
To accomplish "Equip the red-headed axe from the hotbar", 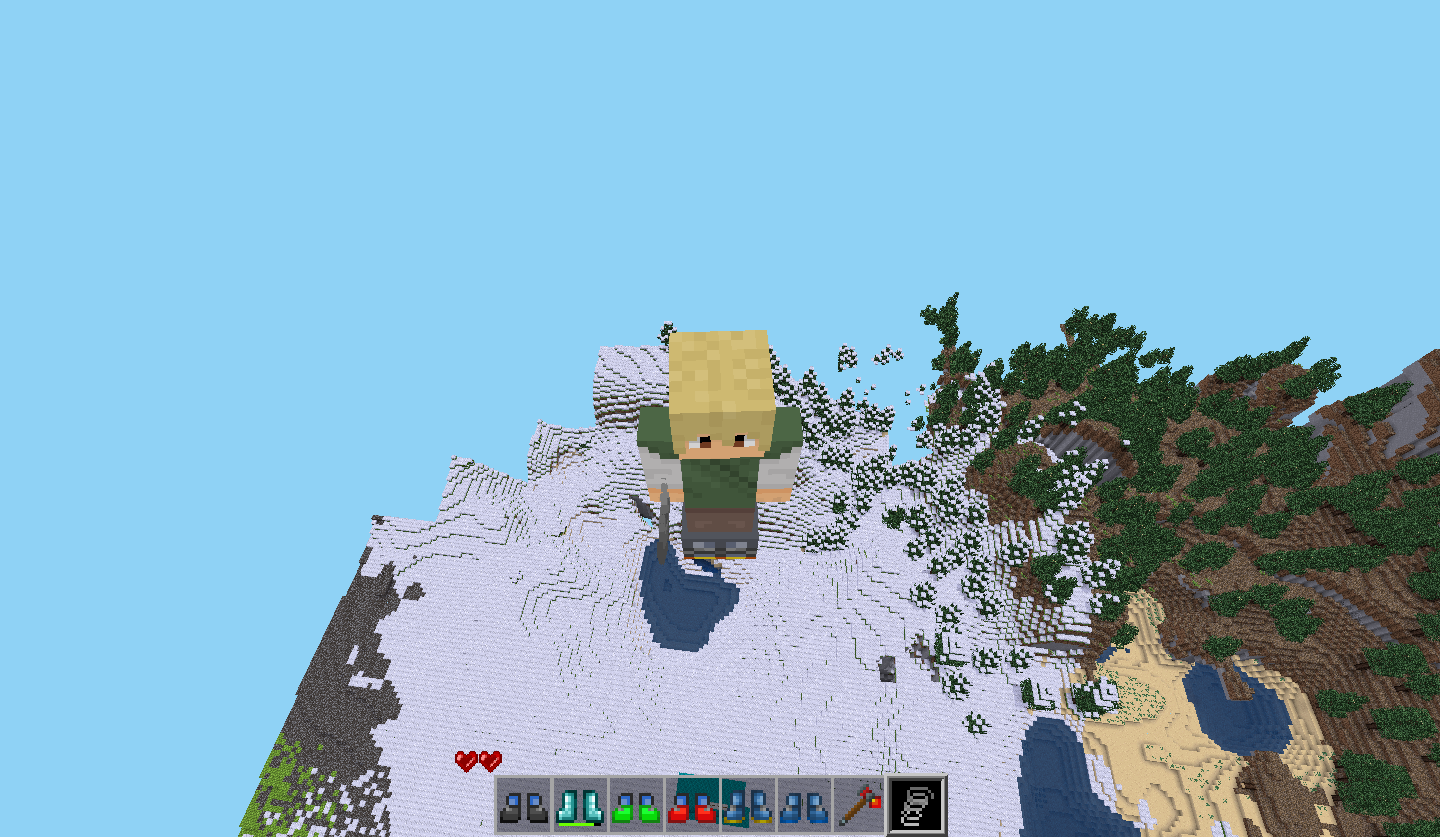I will [x=860, y=805].
